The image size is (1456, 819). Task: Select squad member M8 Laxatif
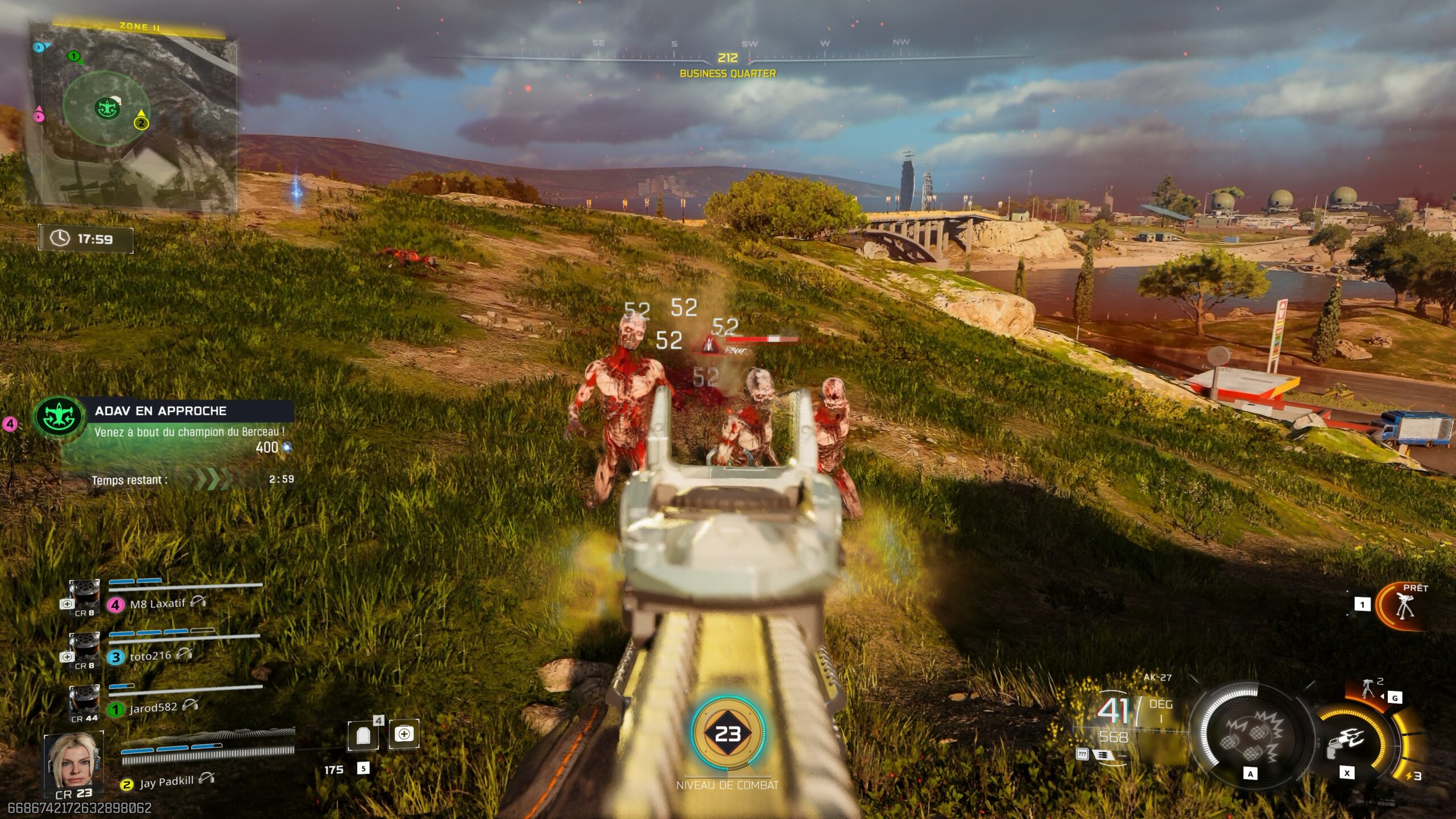point(158,603)
